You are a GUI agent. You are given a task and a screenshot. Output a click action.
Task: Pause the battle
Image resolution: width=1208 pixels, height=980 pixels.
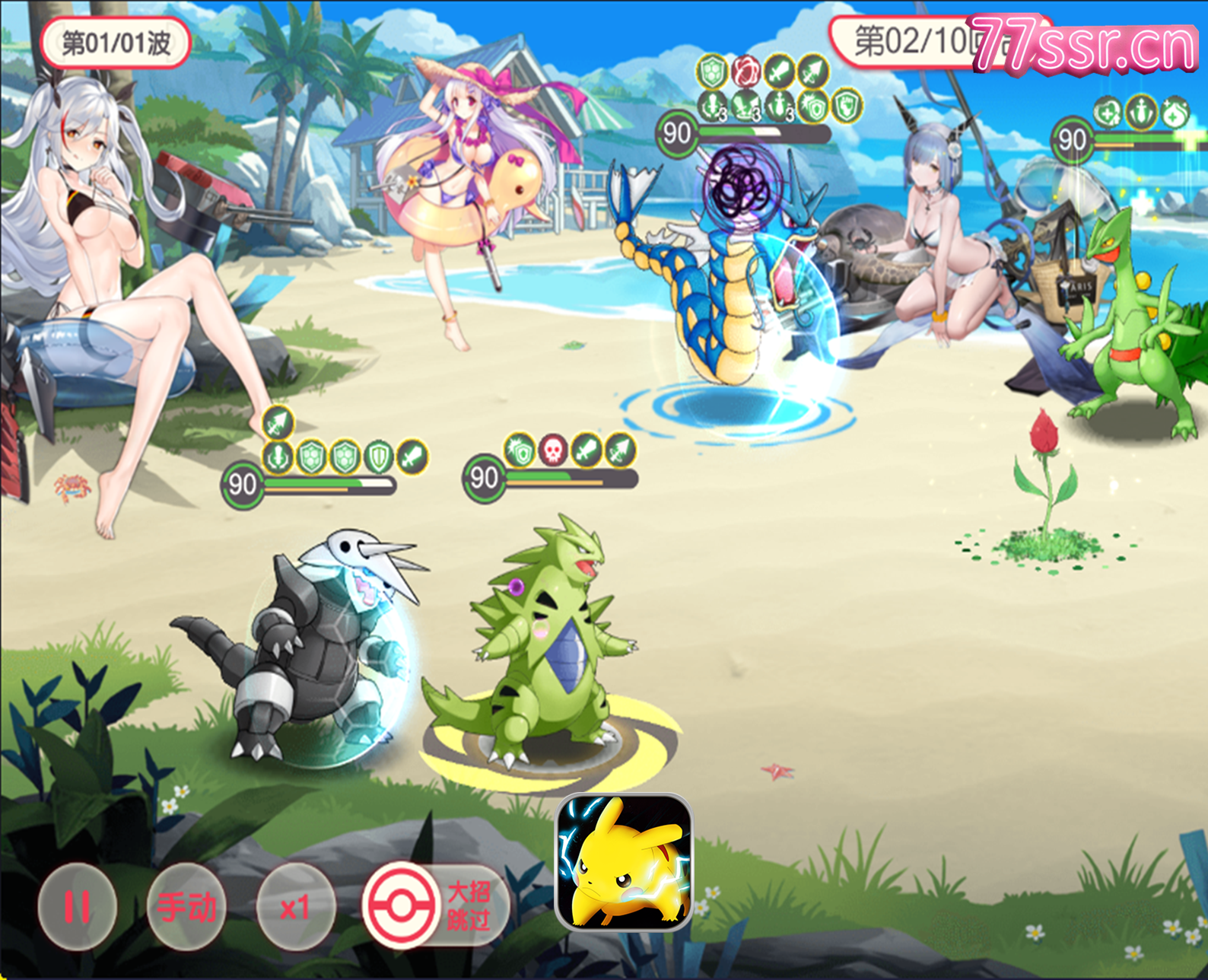pyautogui.click(x=77, y=906)
